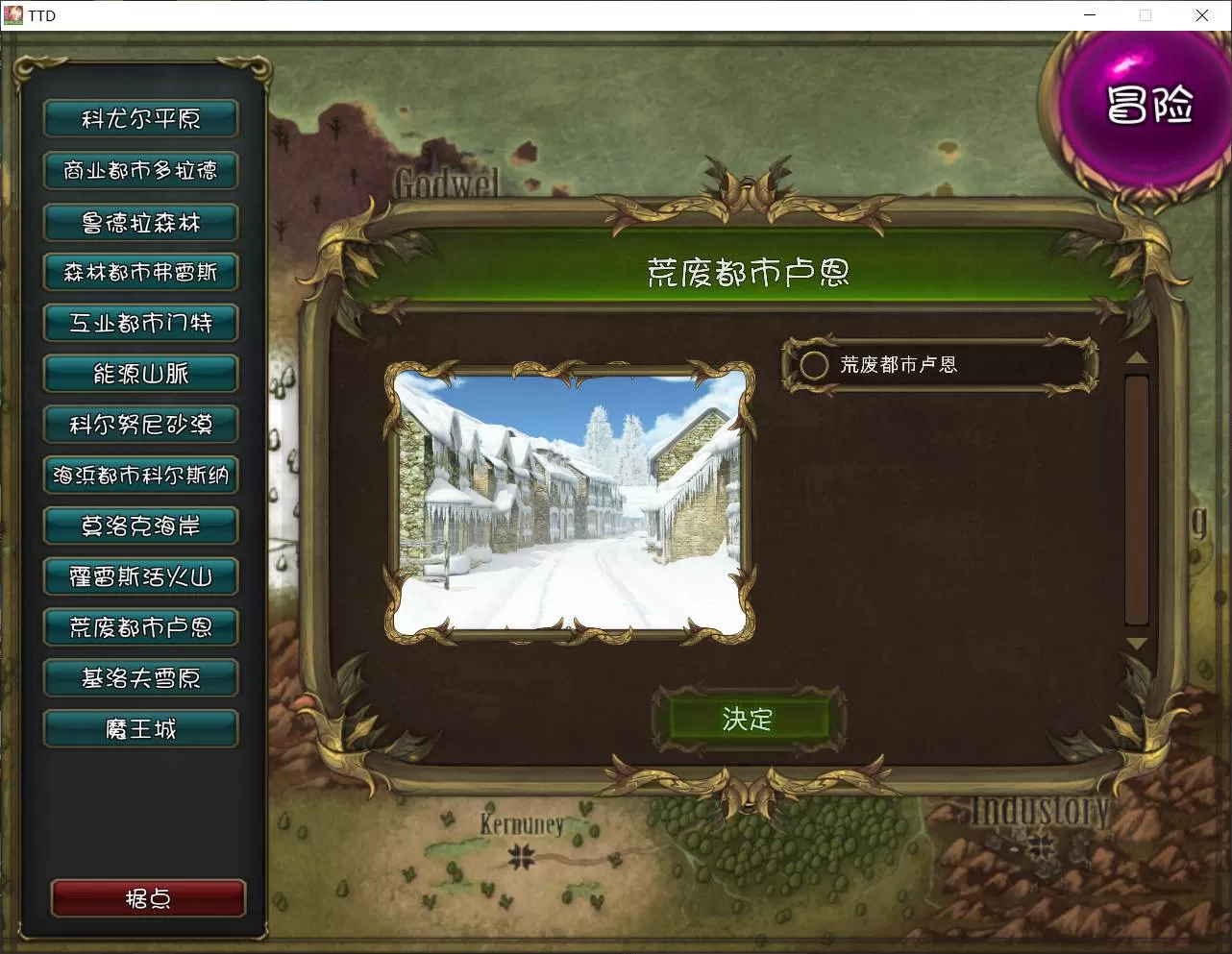This screenshot has height=954, width=1232.
Task: Select 魔王城 location
Action: pyautogui.click(x=140, y=728)
